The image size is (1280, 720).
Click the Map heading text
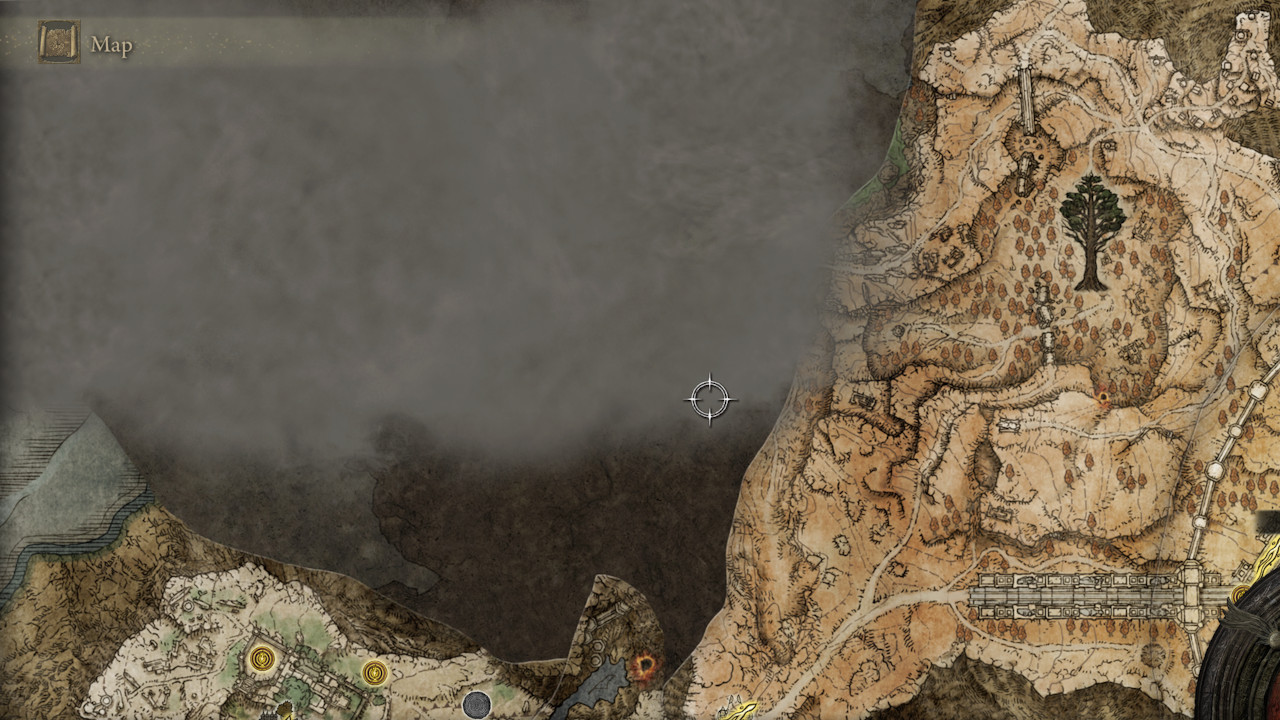(x=113, y=44)
